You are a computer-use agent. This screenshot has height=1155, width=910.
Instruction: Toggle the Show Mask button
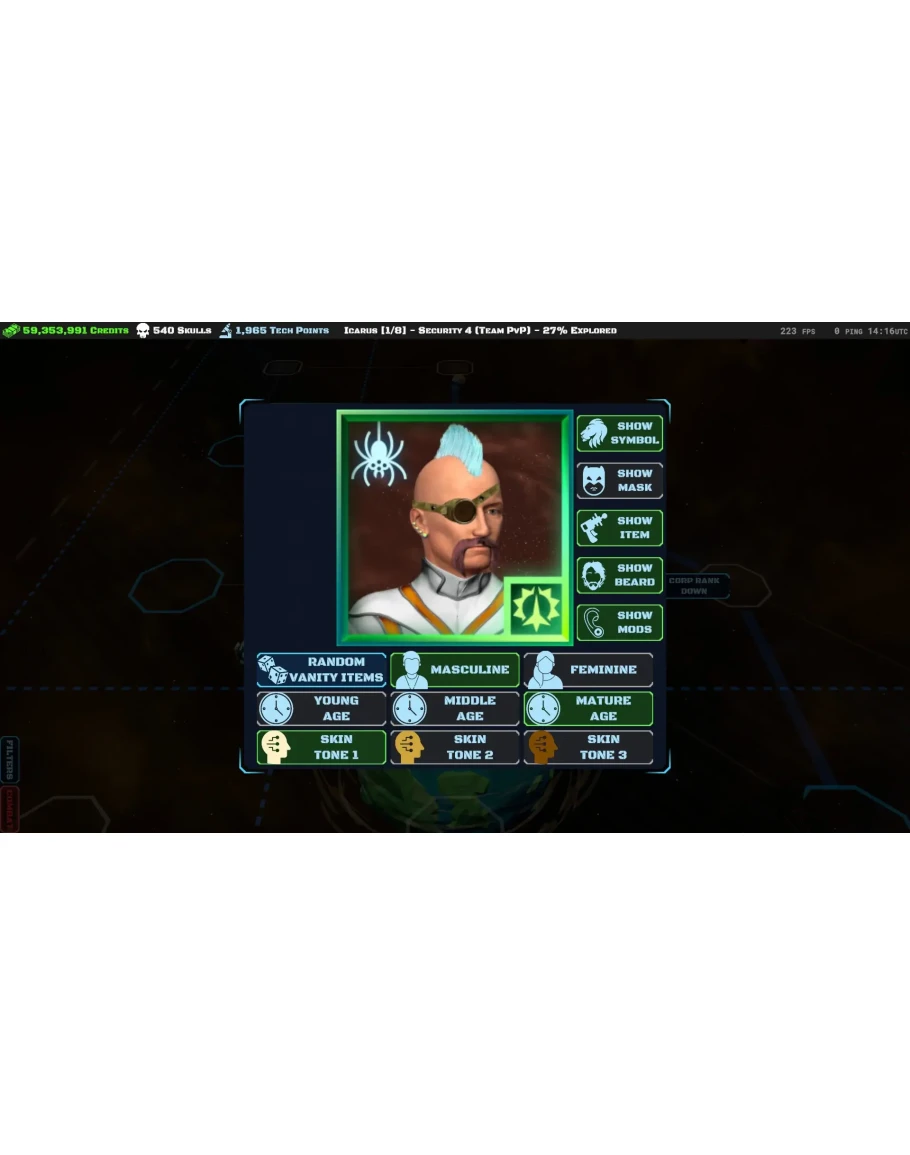620,481
